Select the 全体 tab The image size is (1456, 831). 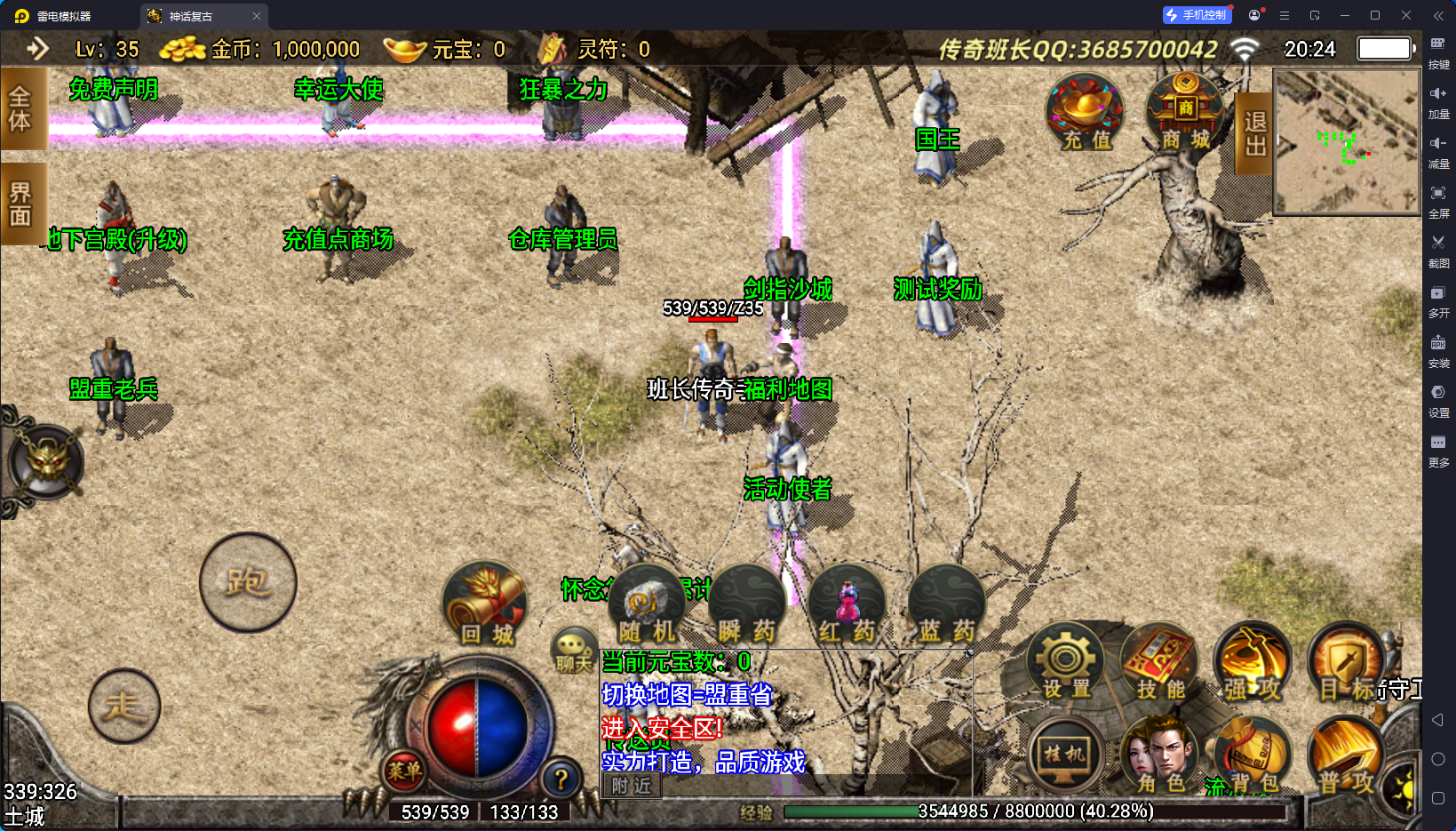tap(20, 110)
